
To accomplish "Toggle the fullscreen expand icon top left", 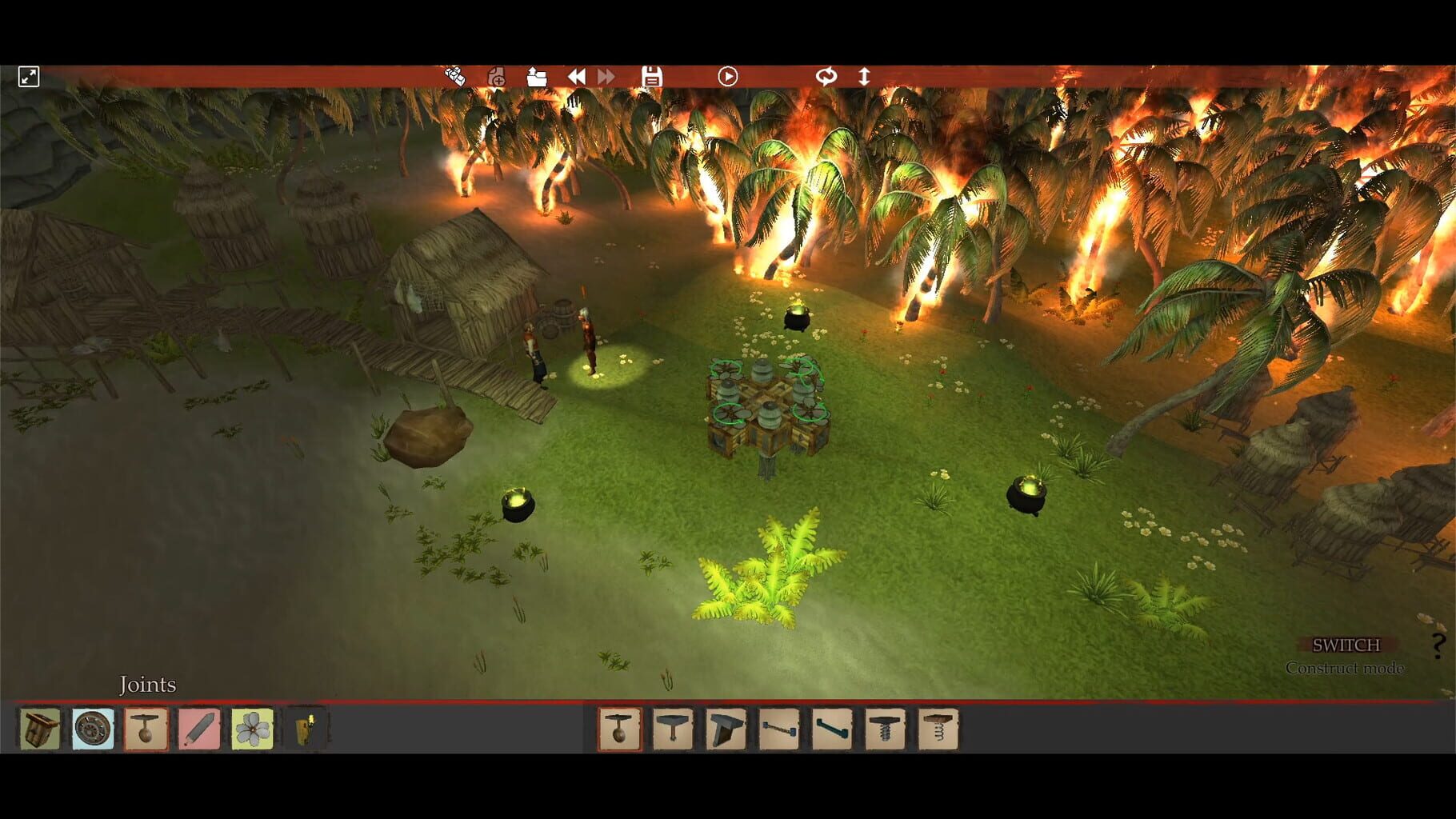I will [x=29, y=76].
